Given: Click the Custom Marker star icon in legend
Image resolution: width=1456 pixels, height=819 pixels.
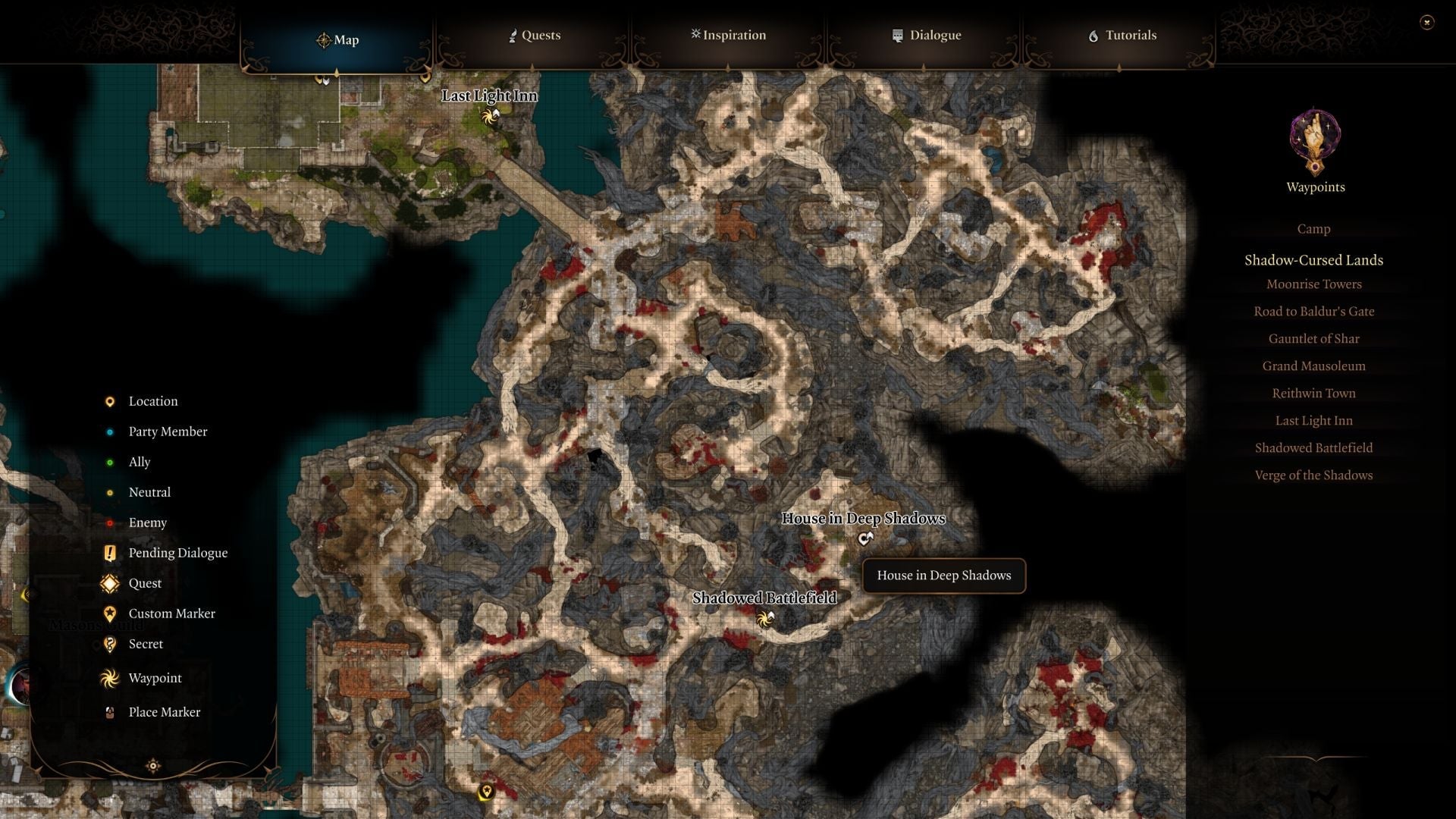Looking at the screenshot, I should click(110, 613).
